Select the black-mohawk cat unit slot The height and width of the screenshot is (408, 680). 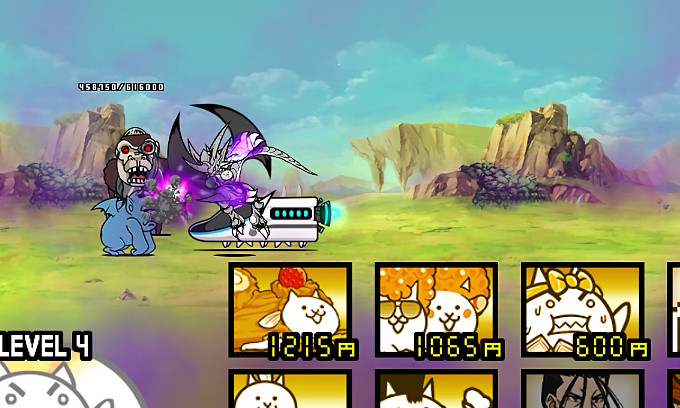[x=436, y=390]
